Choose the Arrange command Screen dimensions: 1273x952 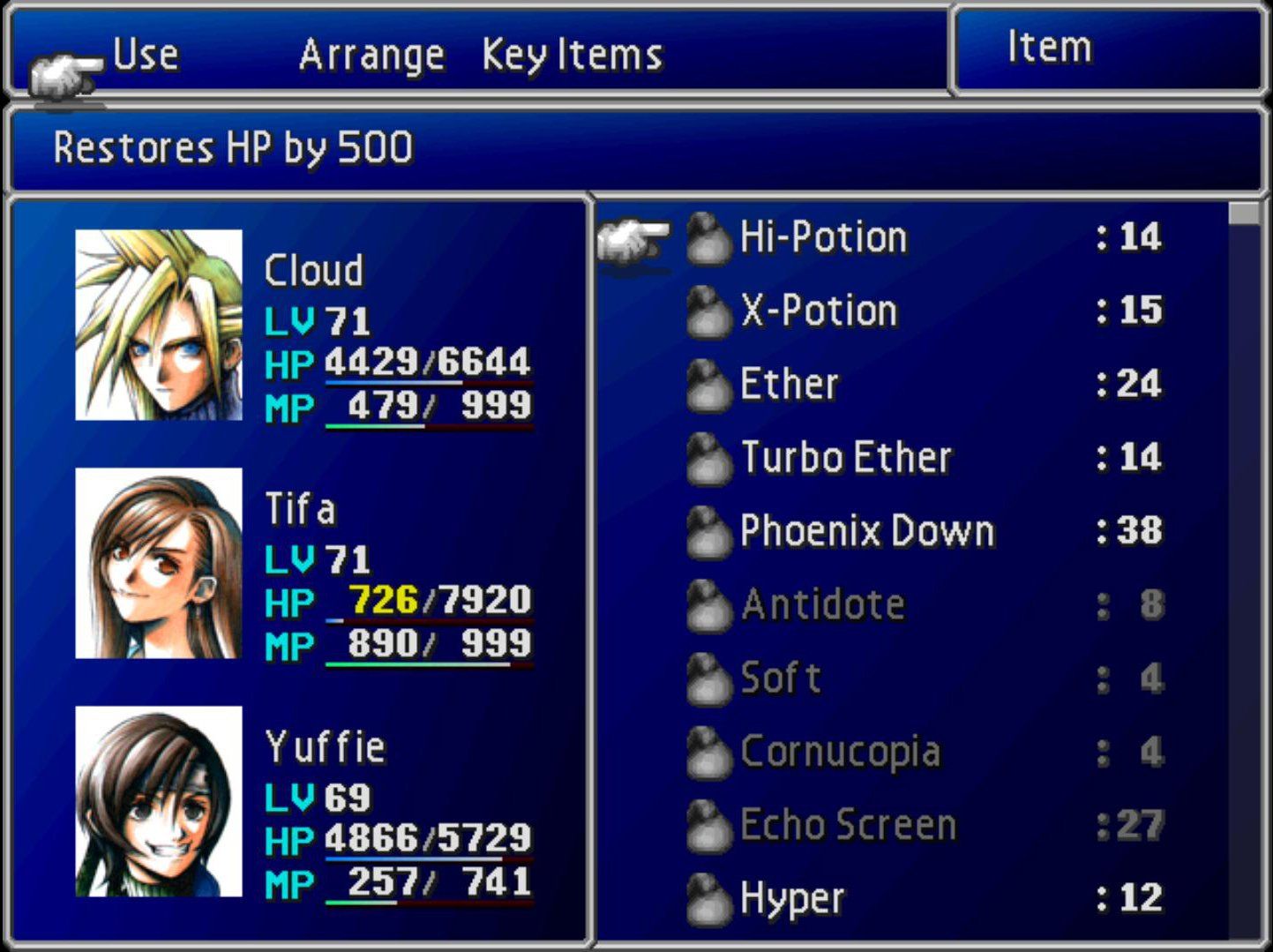point(372,53)
